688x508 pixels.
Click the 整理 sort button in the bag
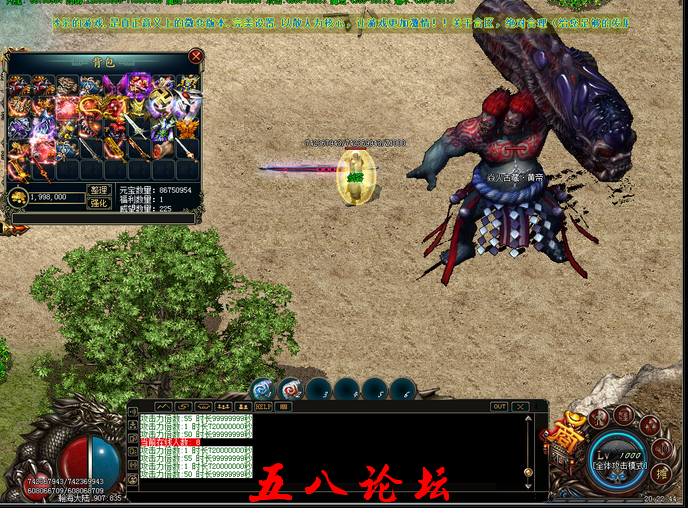click(98, 190)
